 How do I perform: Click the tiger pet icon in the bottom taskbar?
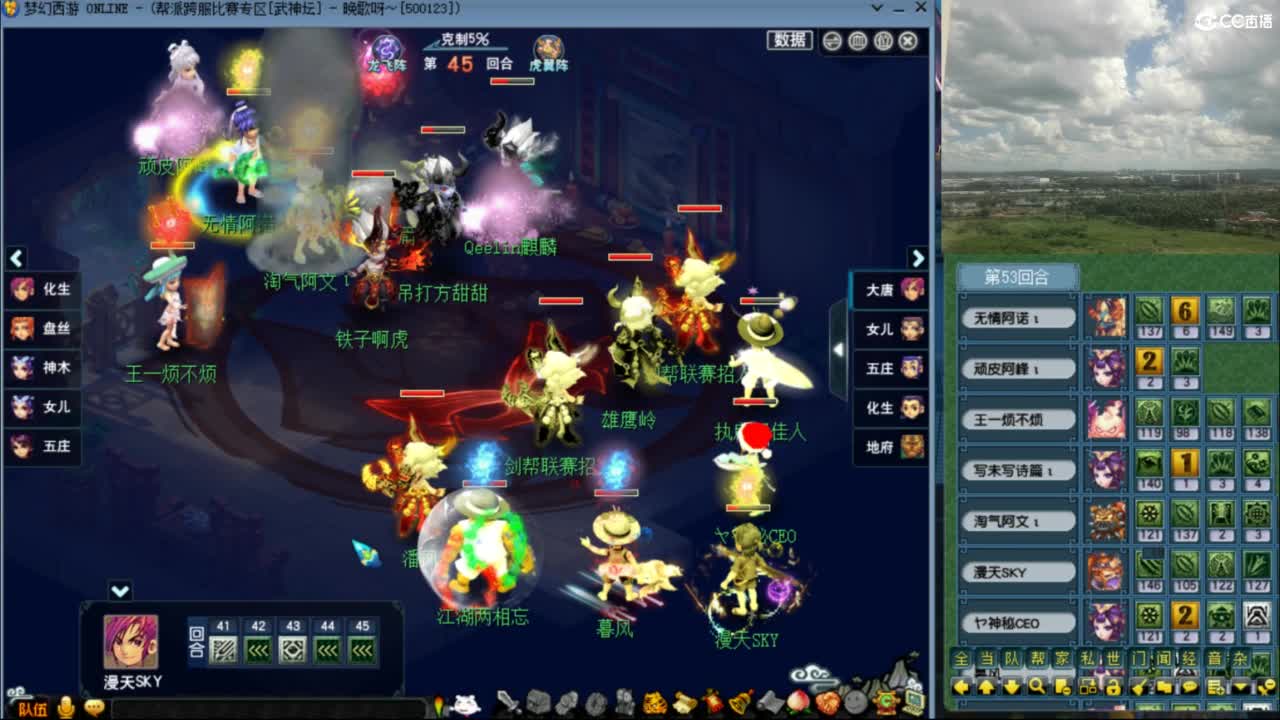[x=655, y=703]
